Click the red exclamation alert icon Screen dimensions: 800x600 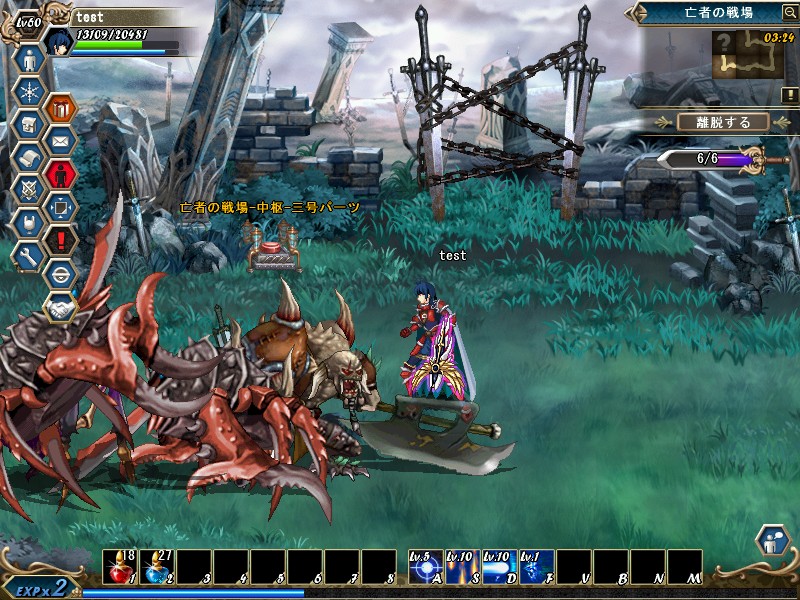click(61, 240)
